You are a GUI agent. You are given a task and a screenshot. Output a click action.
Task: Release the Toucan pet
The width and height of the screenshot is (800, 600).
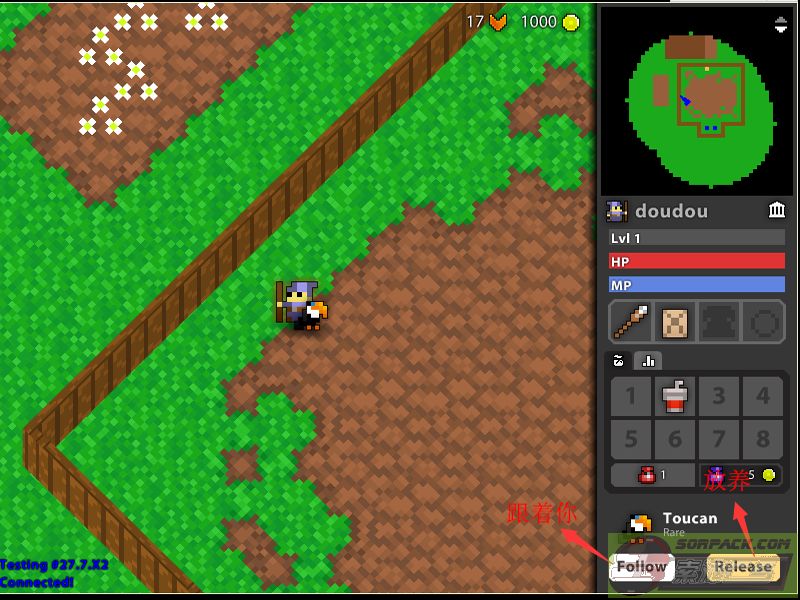tap(742, 566)
